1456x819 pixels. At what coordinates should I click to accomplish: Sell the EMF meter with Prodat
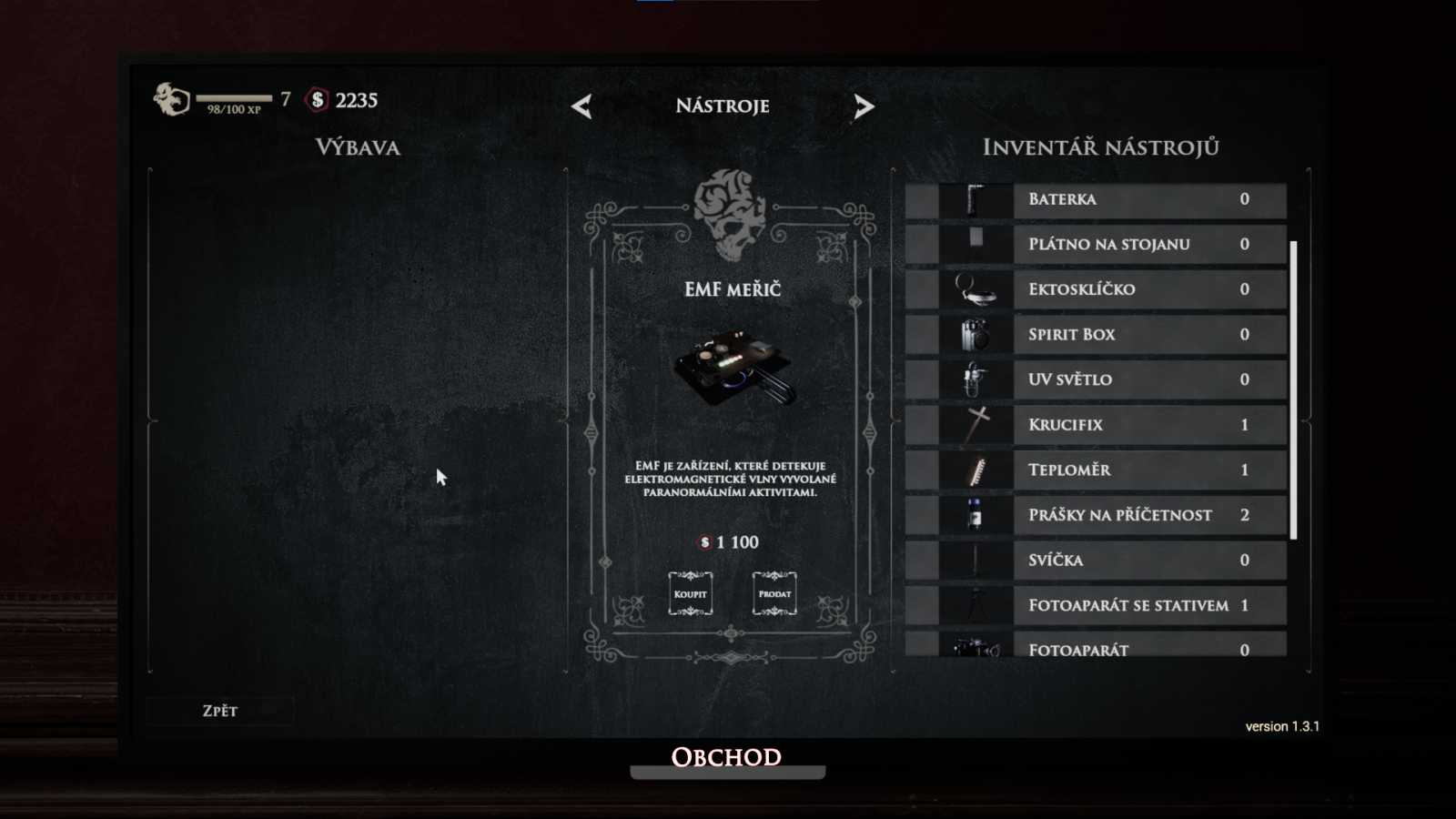click(x=774, y=594)
